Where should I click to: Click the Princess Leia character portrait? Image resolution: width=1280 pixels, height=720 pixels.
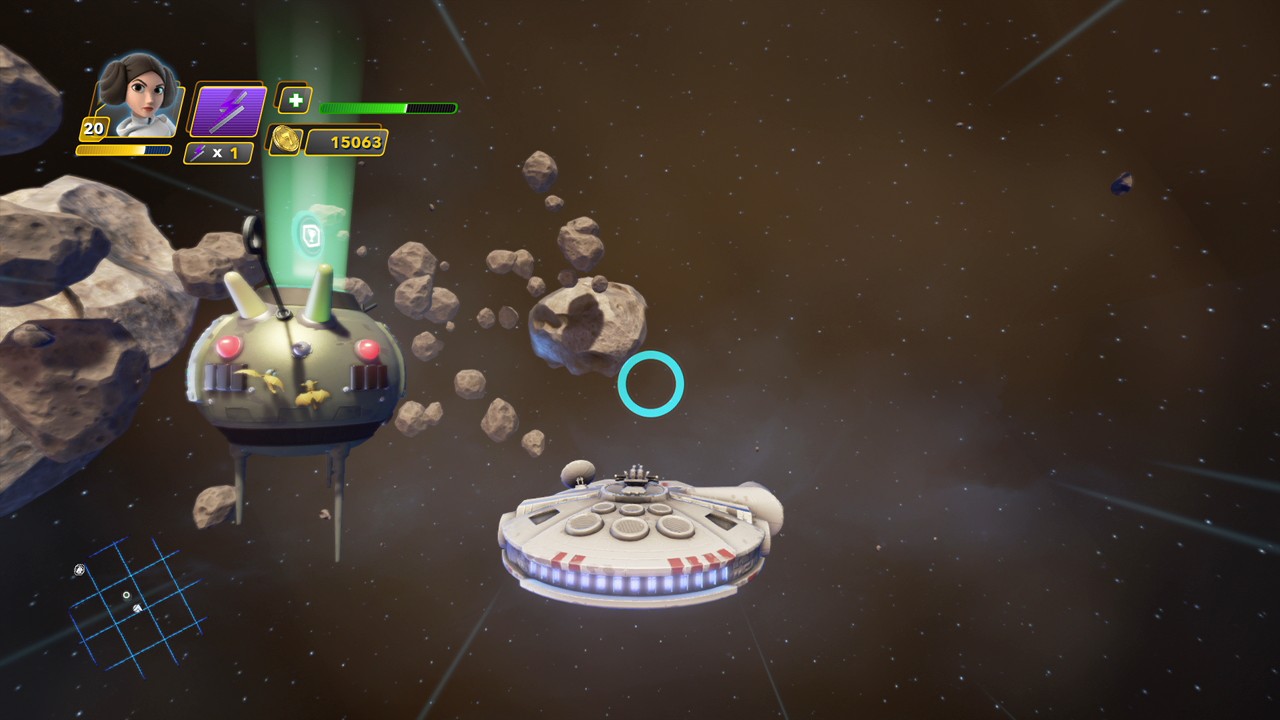(140, 97)
